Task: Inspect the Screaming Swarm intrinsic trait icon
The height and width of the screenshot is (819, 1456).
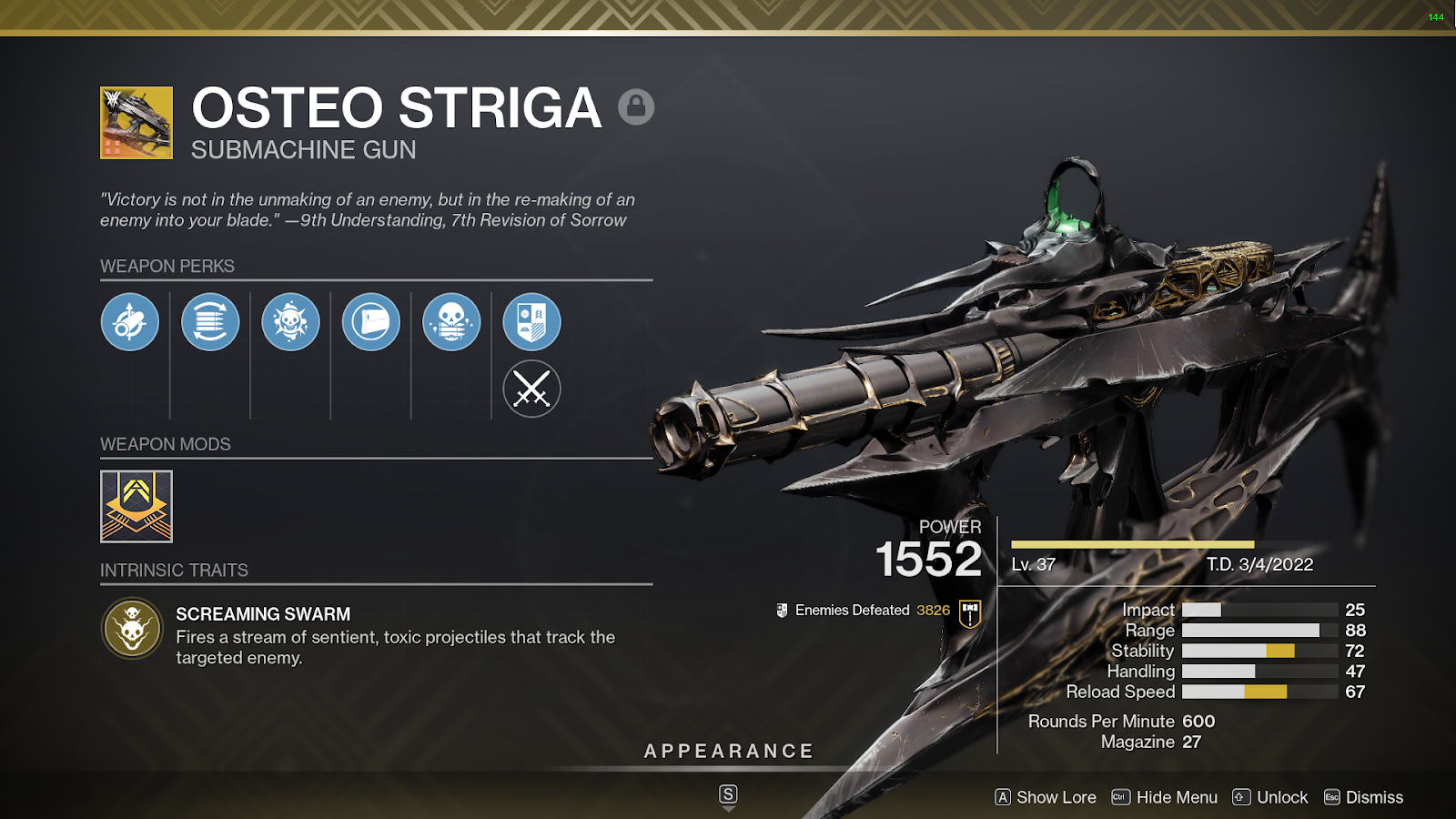Action: (x=132, y=628)
